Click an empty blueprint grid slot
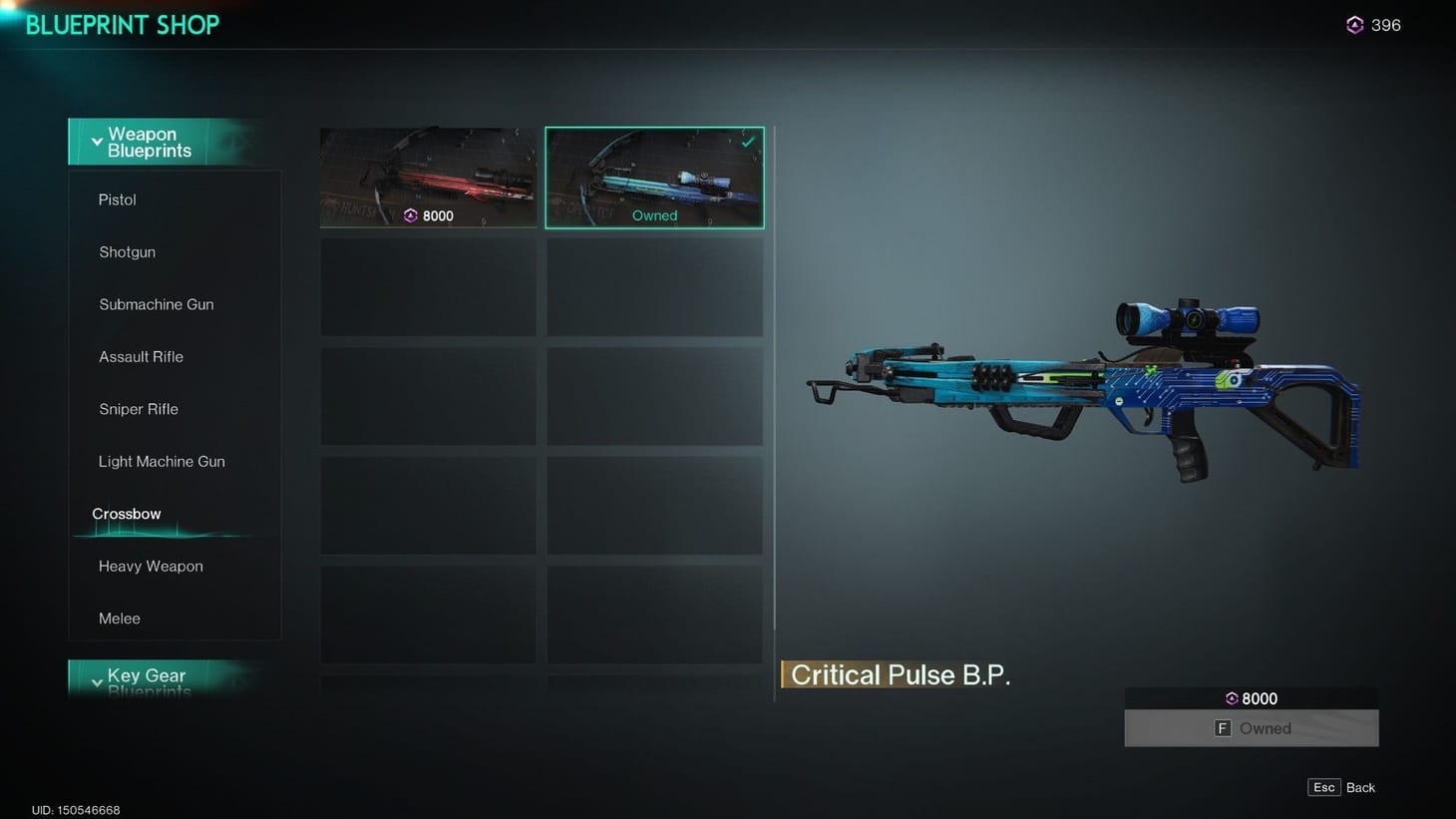1456x819 pixels. coord(428,286)
